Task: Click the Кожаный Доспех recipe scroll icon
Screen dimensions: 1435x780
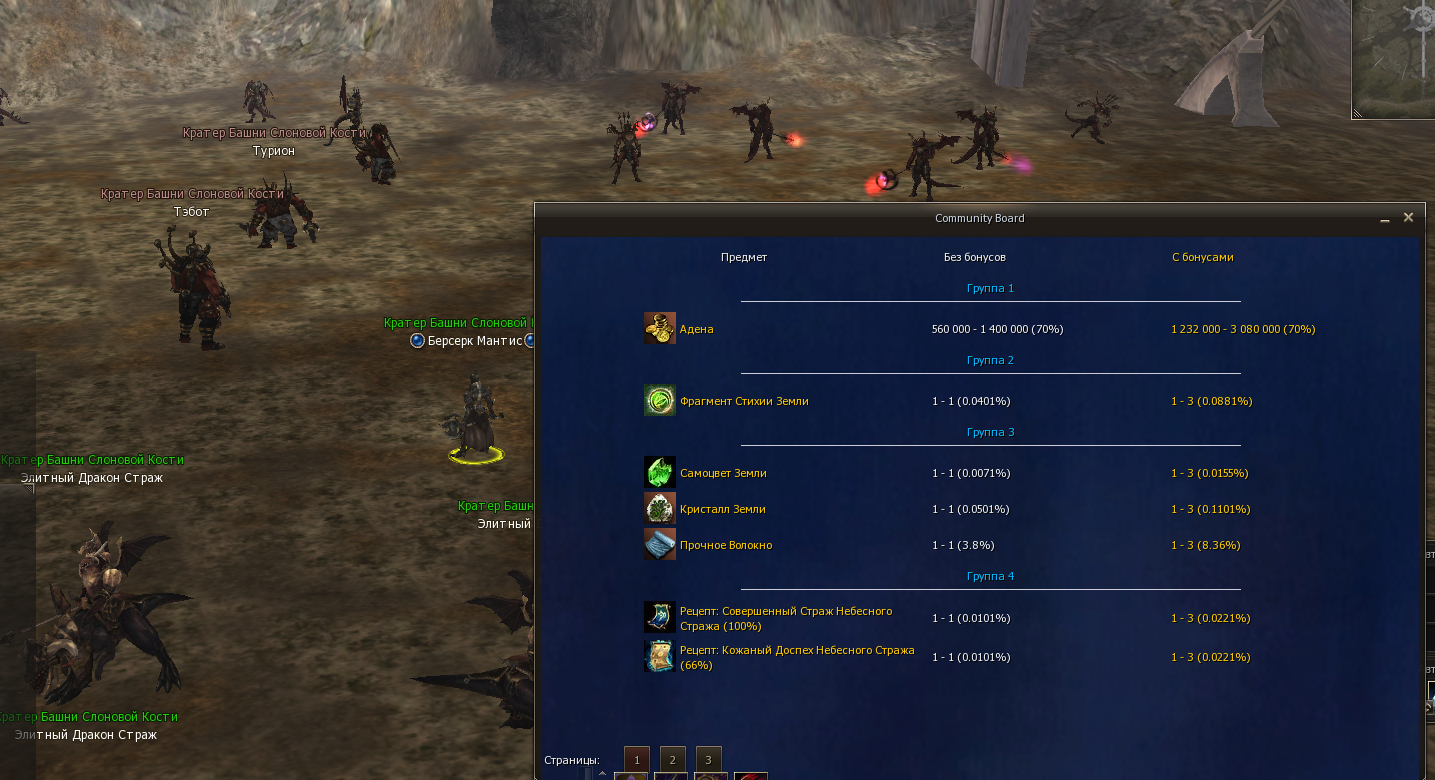Action: 660,657
